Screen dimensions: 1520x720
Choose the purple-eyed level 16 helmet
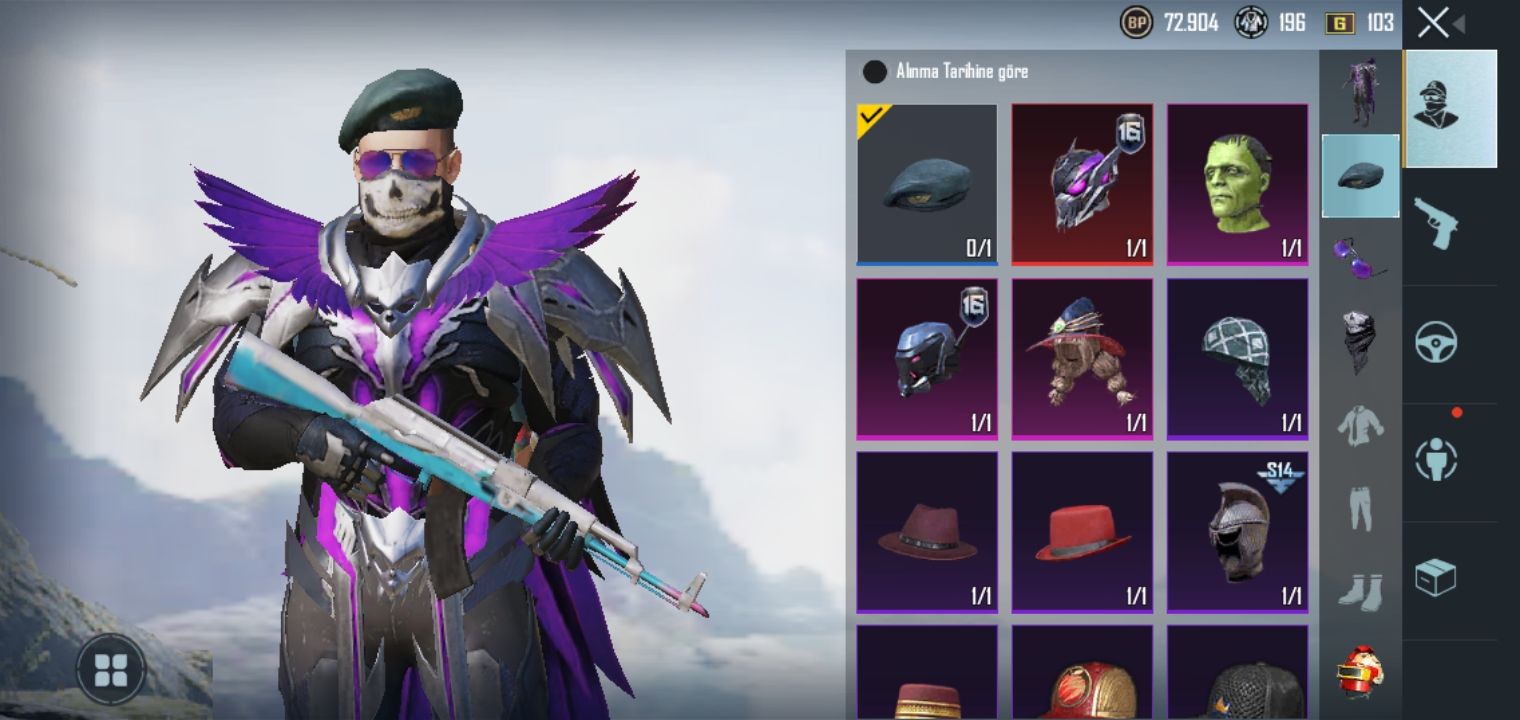(x=1082, y=185)
